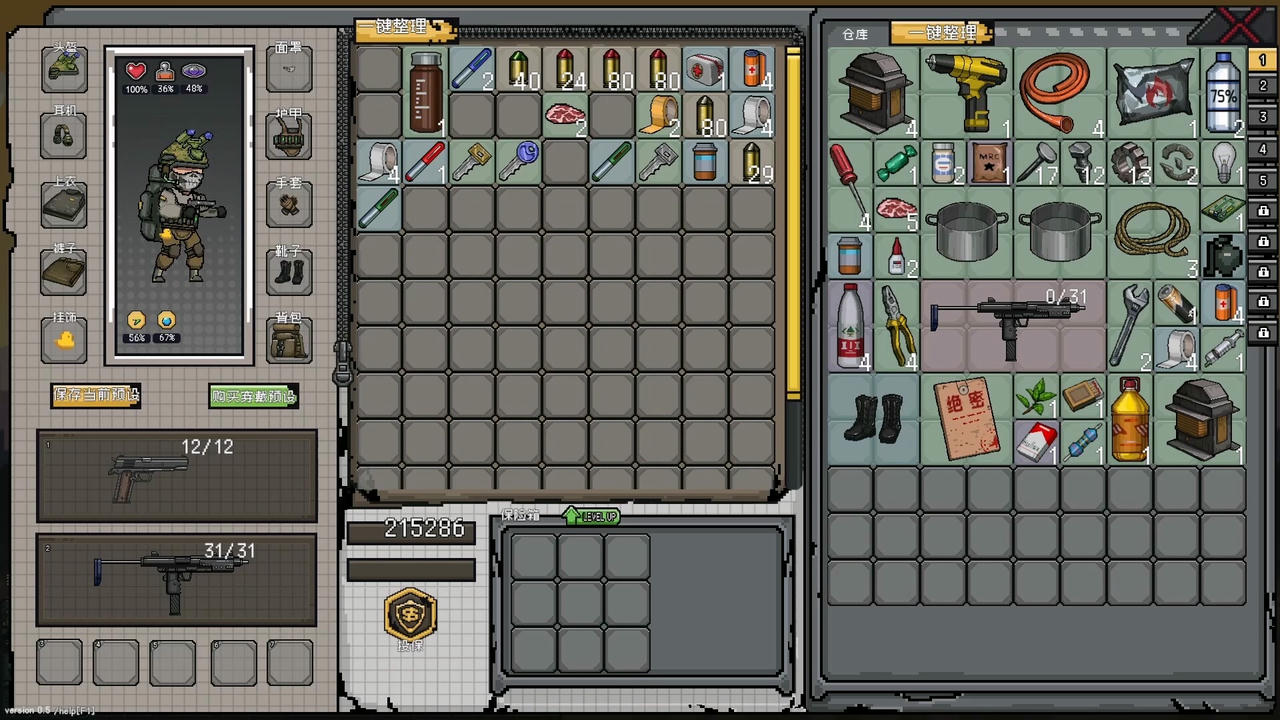Screen dimensions: 1280x720
Task: Select the pistol weapon slot showing 12/12
Action: (x=177, y=476)
